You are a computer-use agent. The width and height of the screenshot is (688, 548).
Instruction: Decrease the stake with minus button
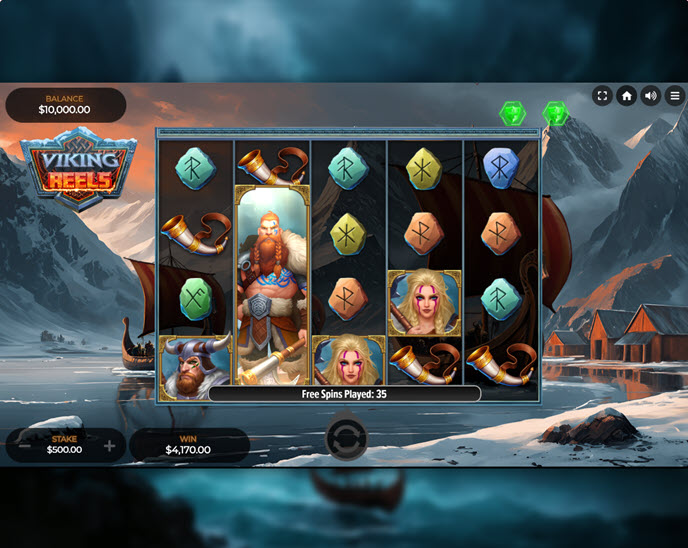tap(24, 446)
